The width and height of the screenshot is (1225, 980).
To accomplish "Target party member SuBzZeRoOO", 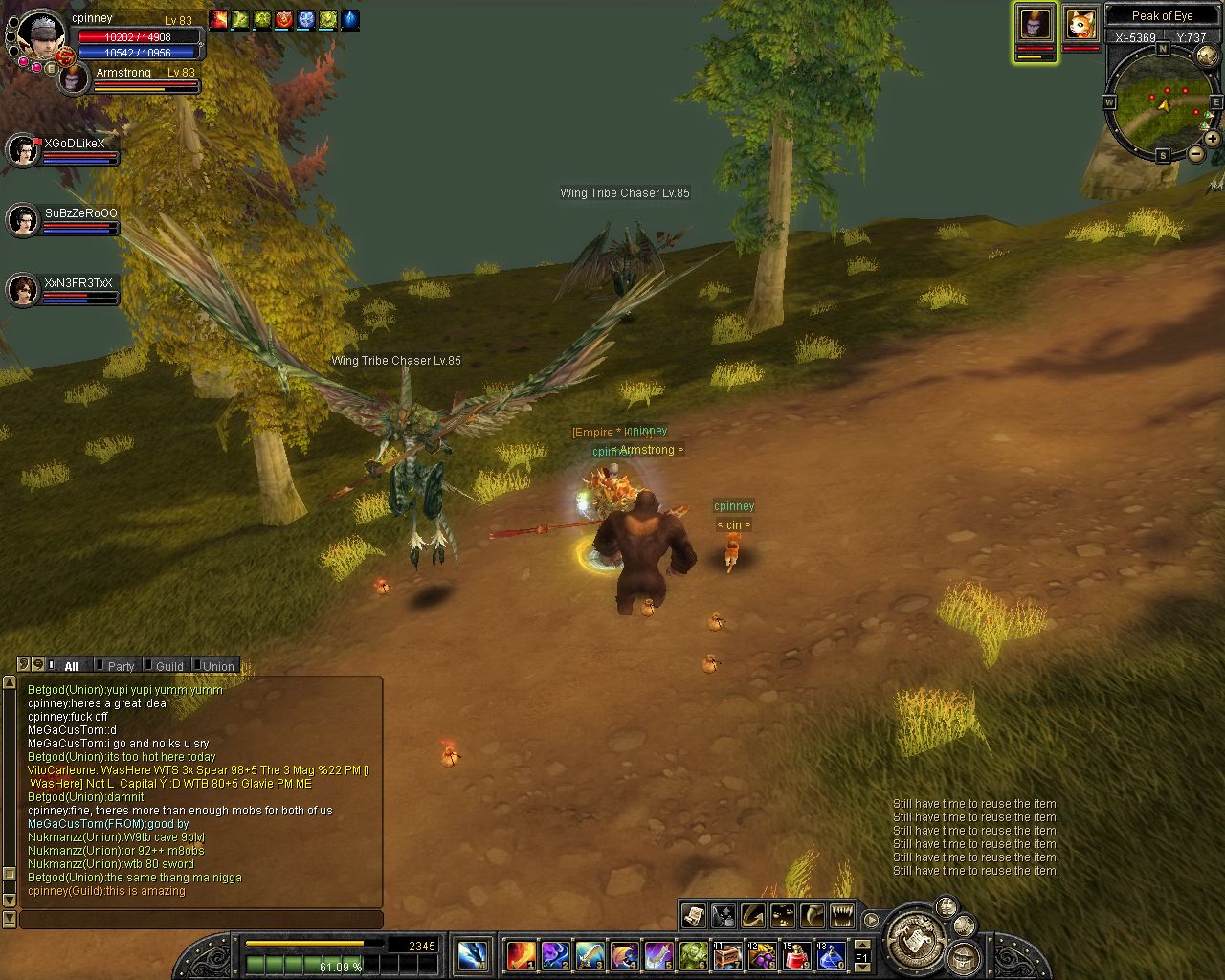I will [x=23, y=220].
